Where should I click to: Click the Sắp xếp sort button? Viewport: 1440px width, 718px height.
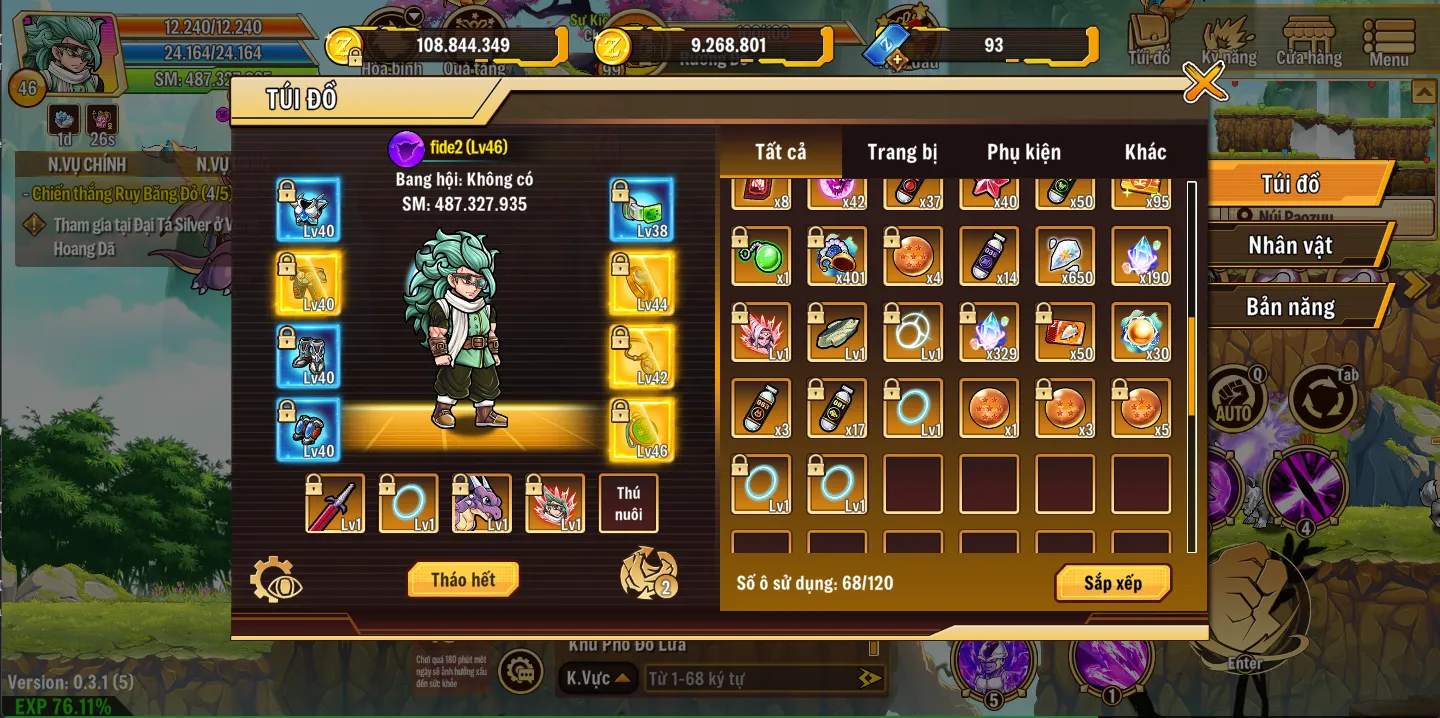pyautogui.click(x=1113, y=583)
